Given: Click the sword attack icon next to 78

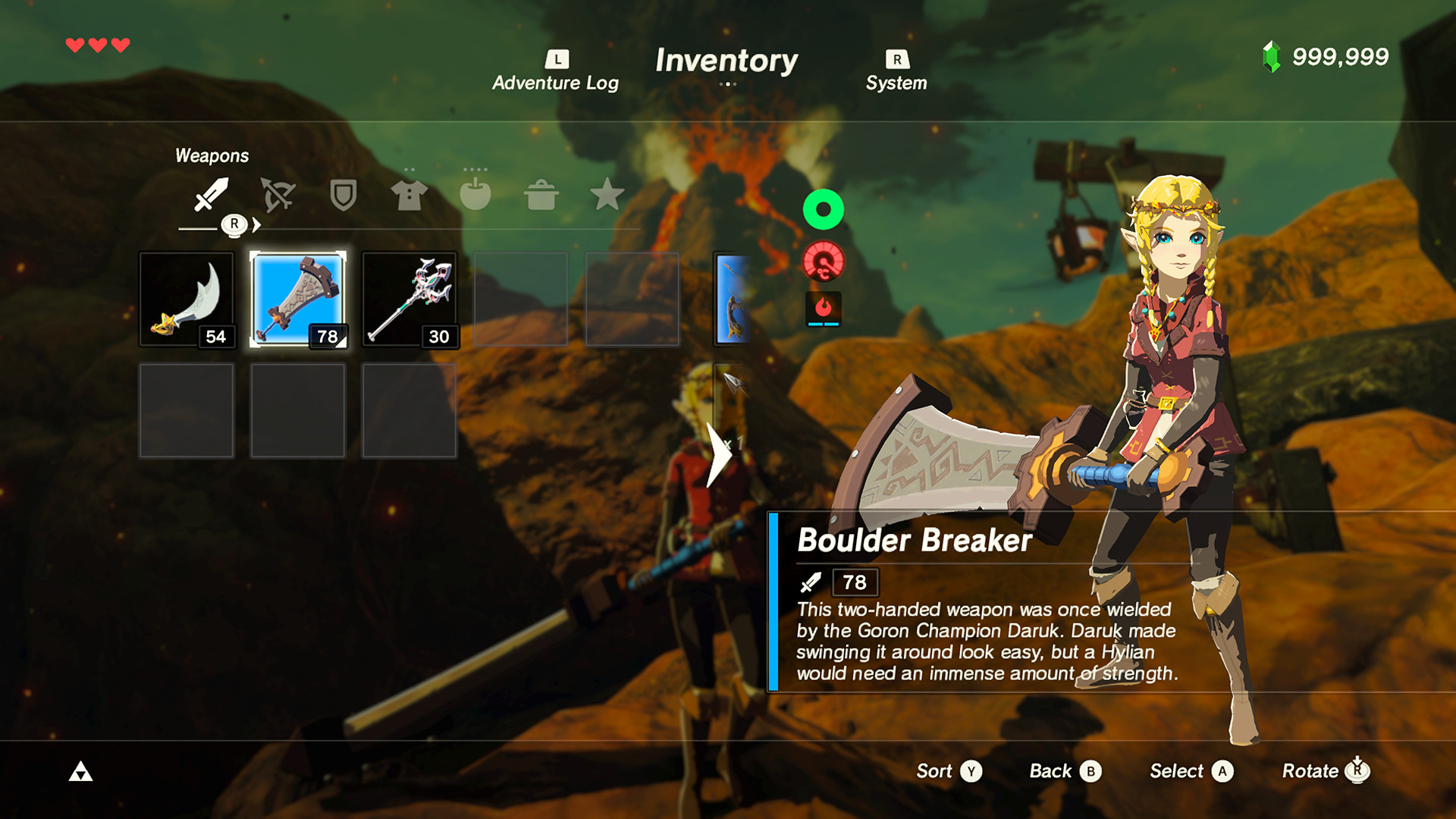Looking at the screenshot, I should point(811,583).
